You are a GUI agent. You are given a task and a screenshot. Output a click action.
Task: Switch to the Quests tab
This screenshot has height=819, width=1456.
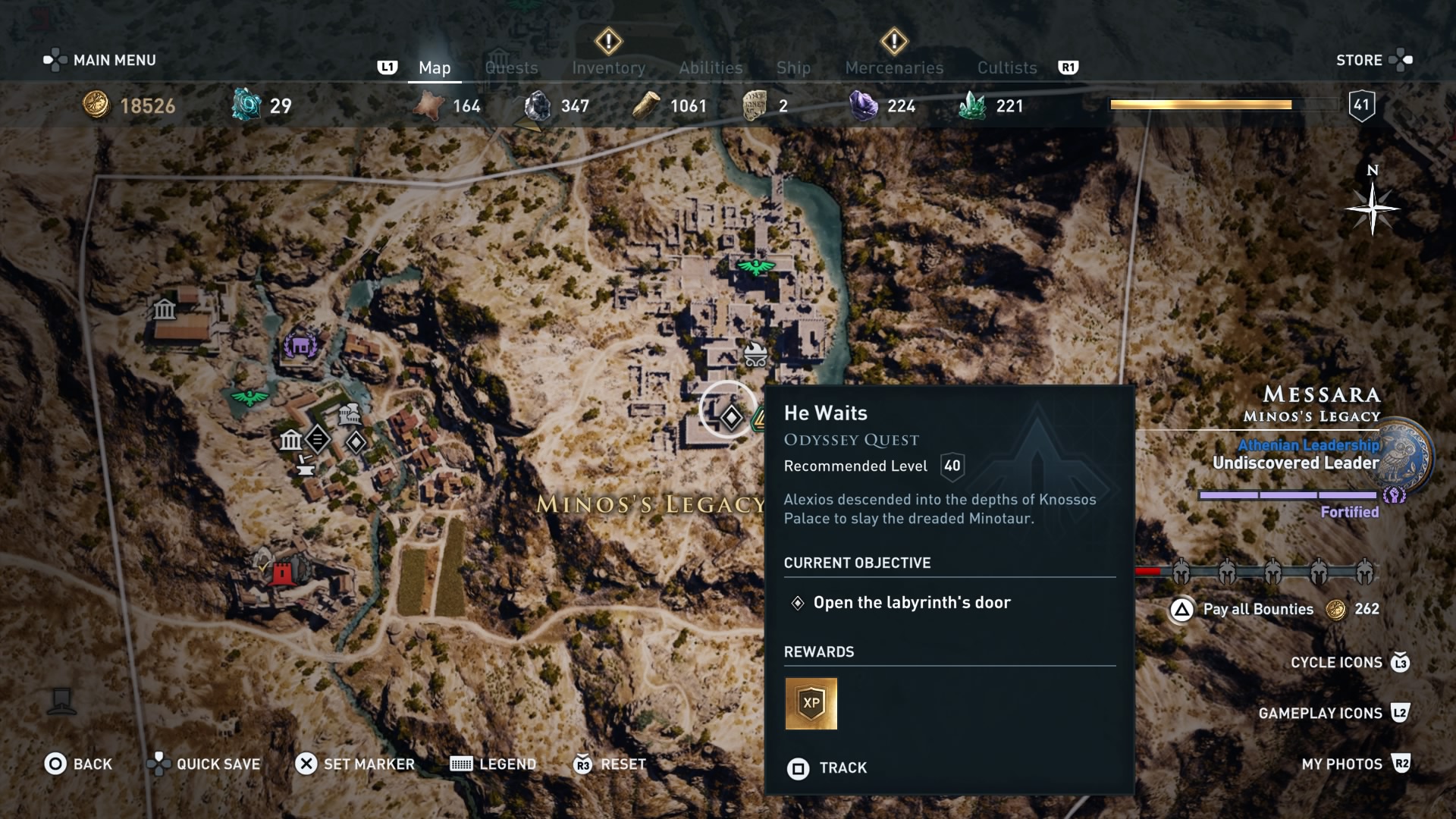point(511,67)
